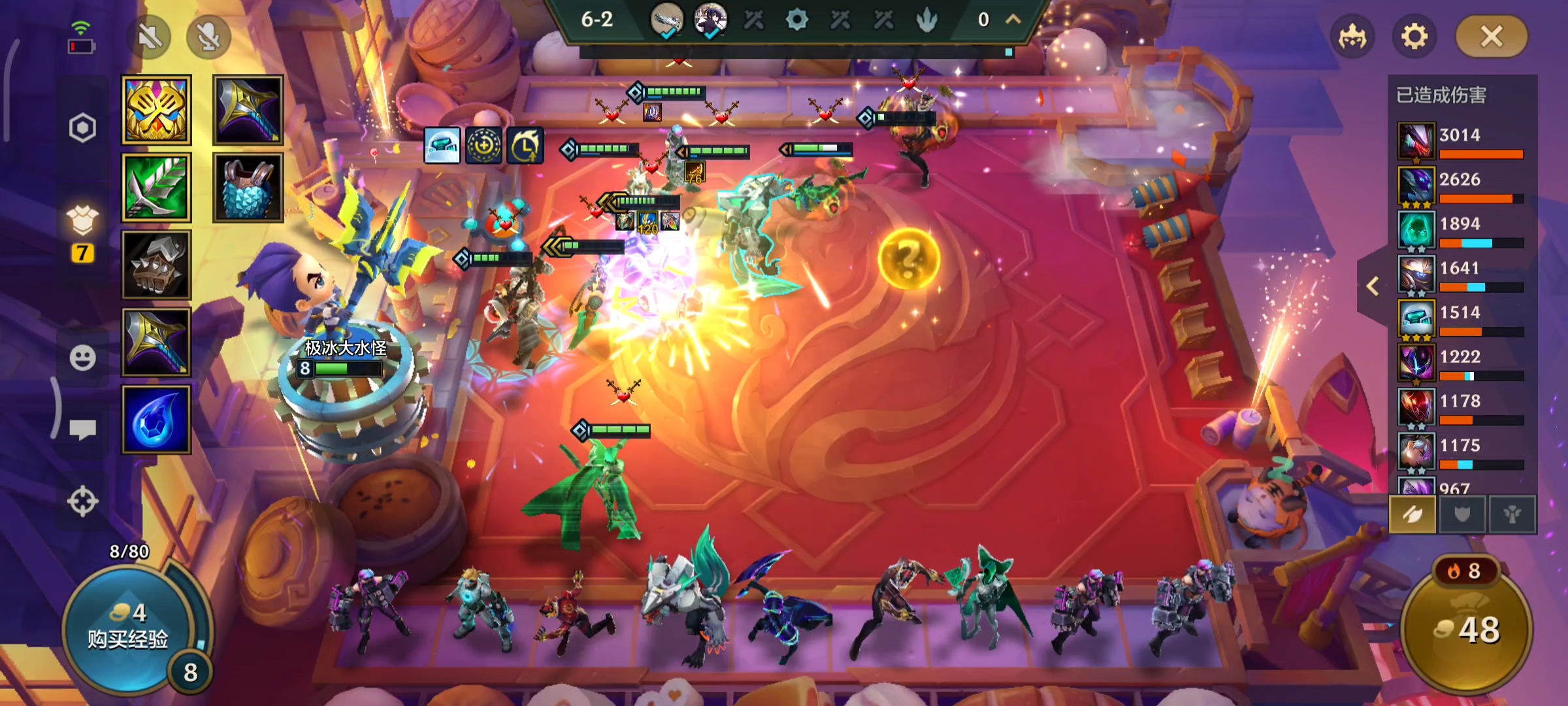1568x706 pixels.
Task: Close the game with the X button
Action: 1492,37
